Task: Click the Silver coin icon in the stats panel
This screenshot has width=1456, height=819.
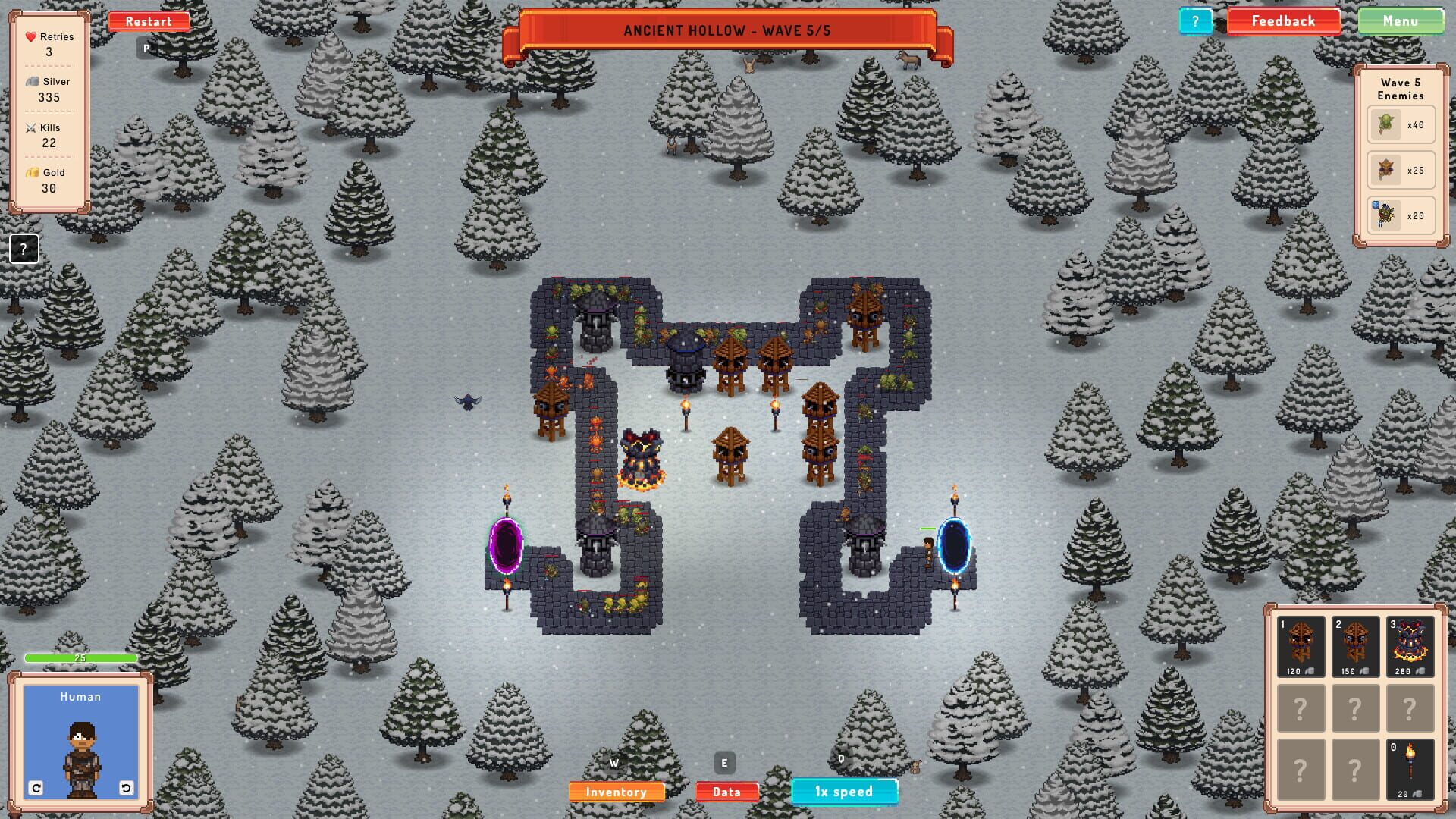Action: 31,82
